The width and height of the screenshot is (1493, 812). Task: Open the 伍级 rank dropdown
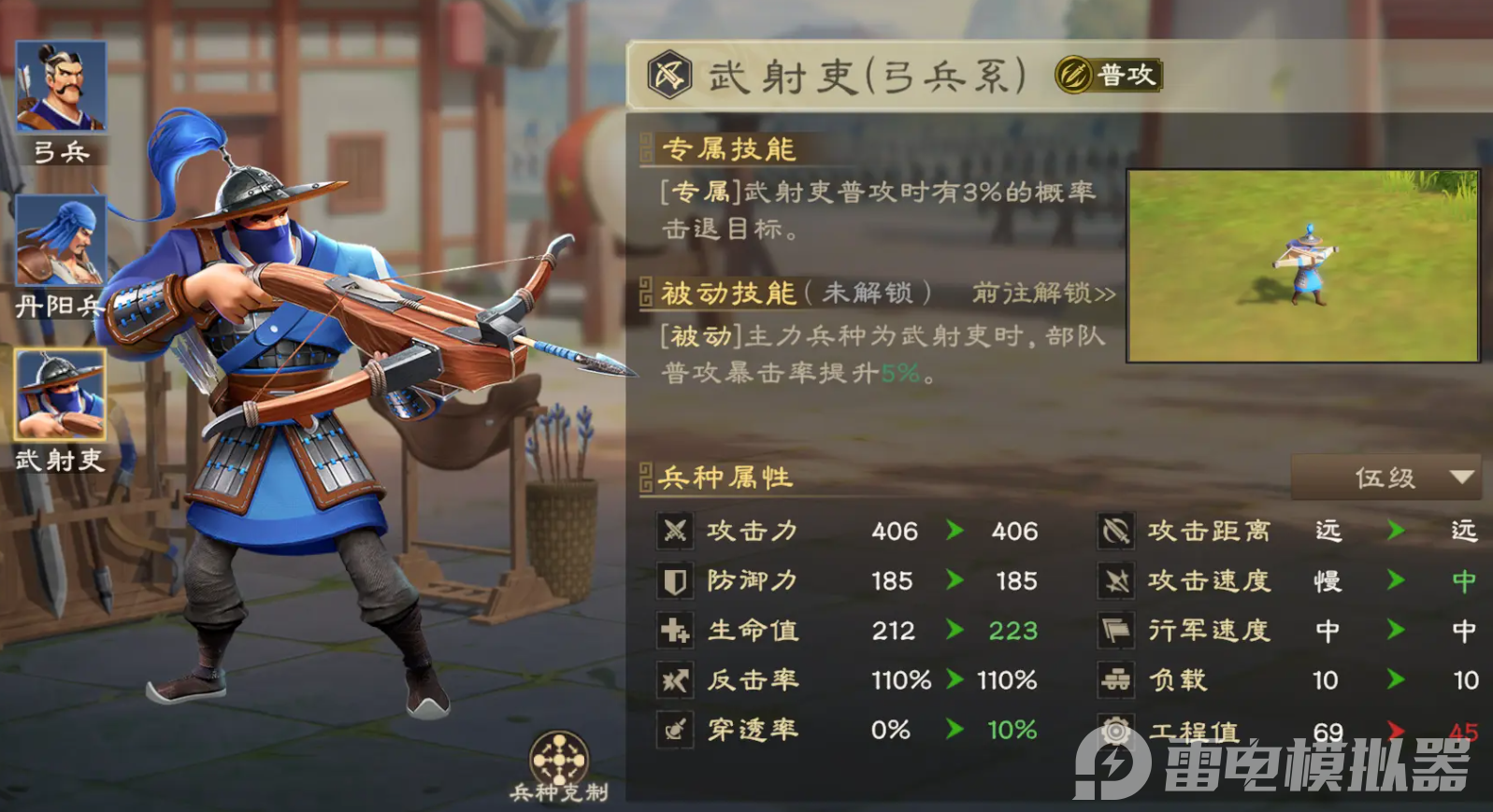[x=1385, y=477]
